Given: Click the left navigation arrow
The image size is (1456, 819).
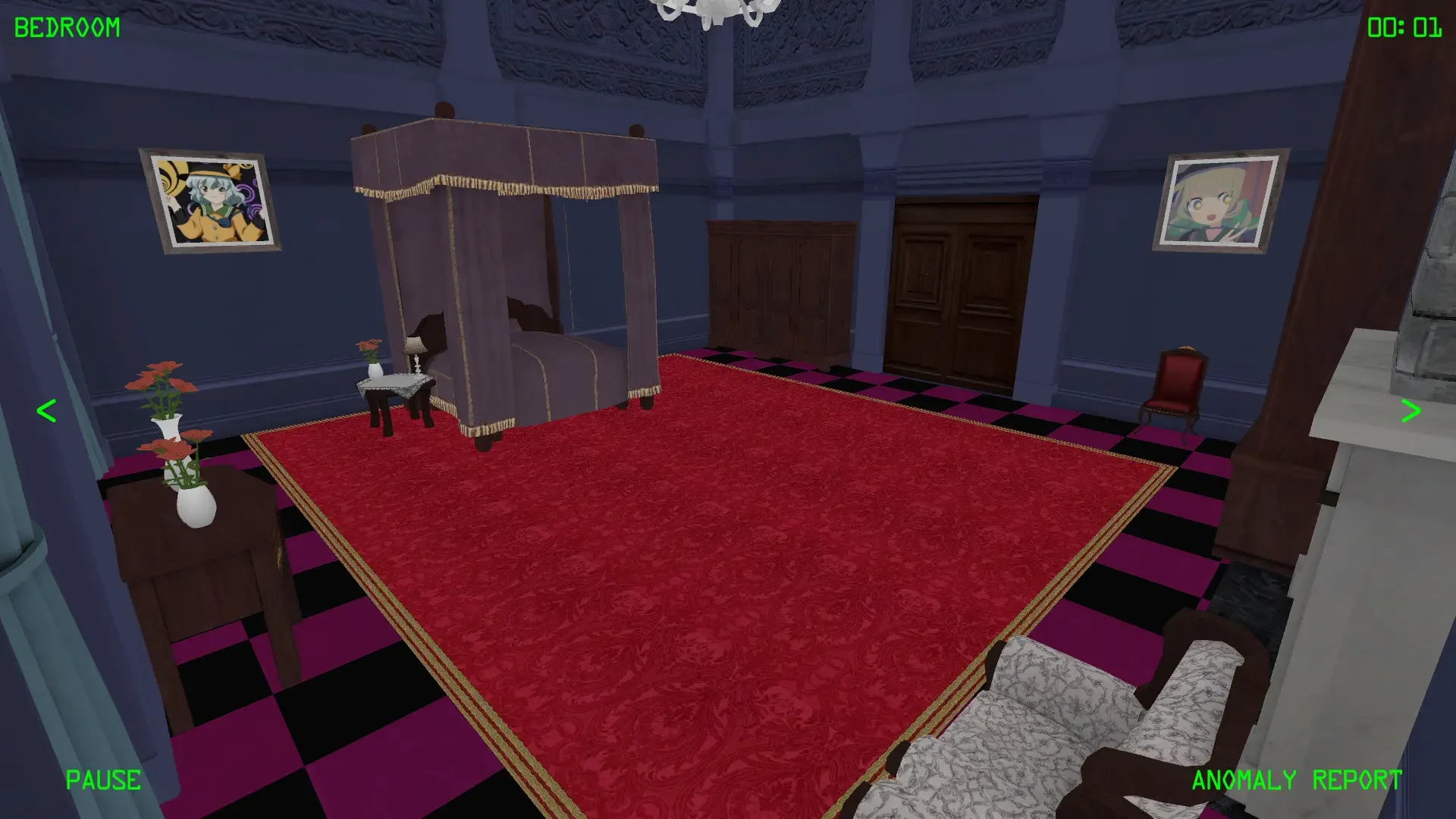Looking at the screenshot, I should coord(45,411).
